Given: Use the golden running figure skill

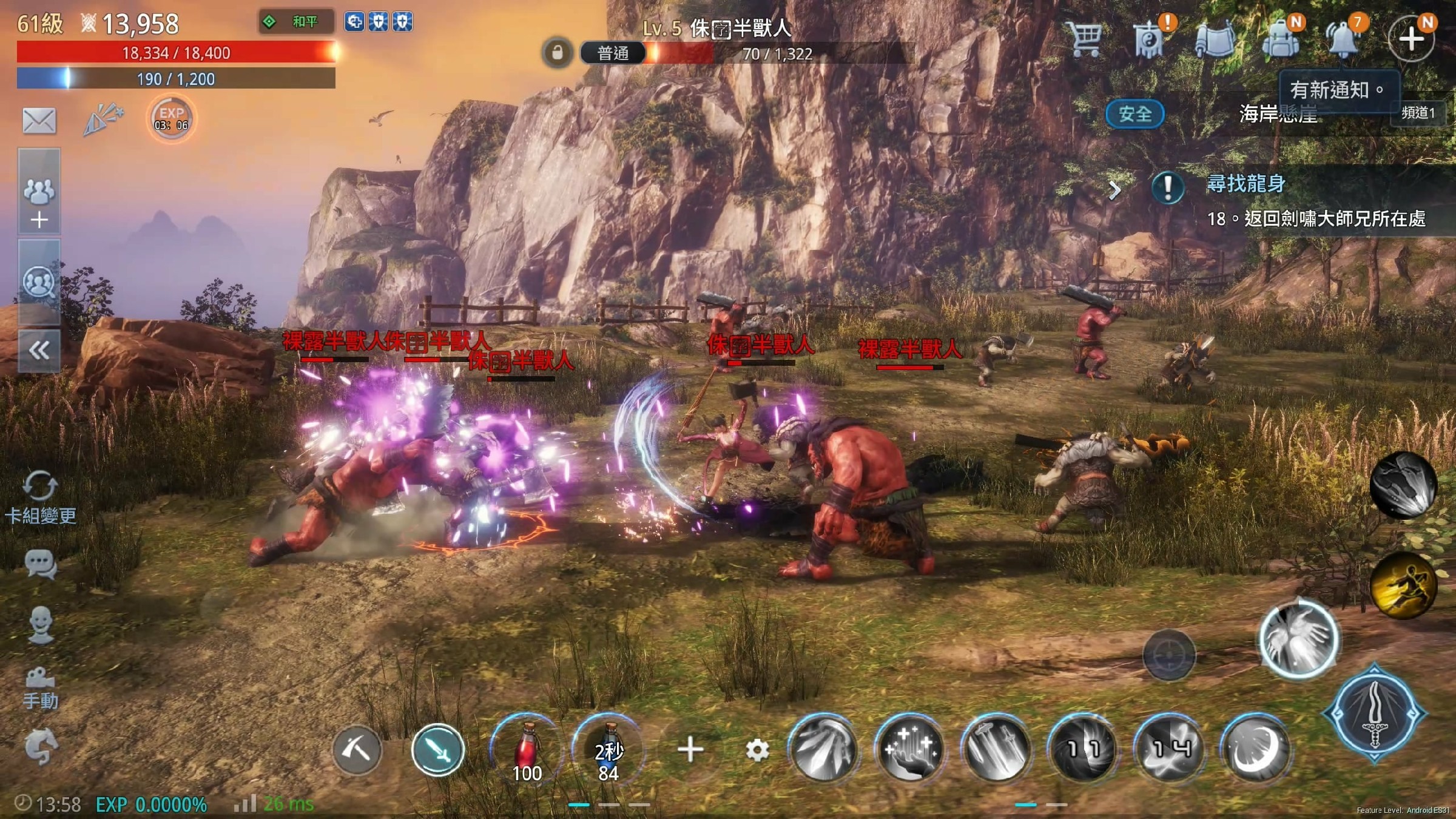Looking at the screenshot, I should [1403, 585].
